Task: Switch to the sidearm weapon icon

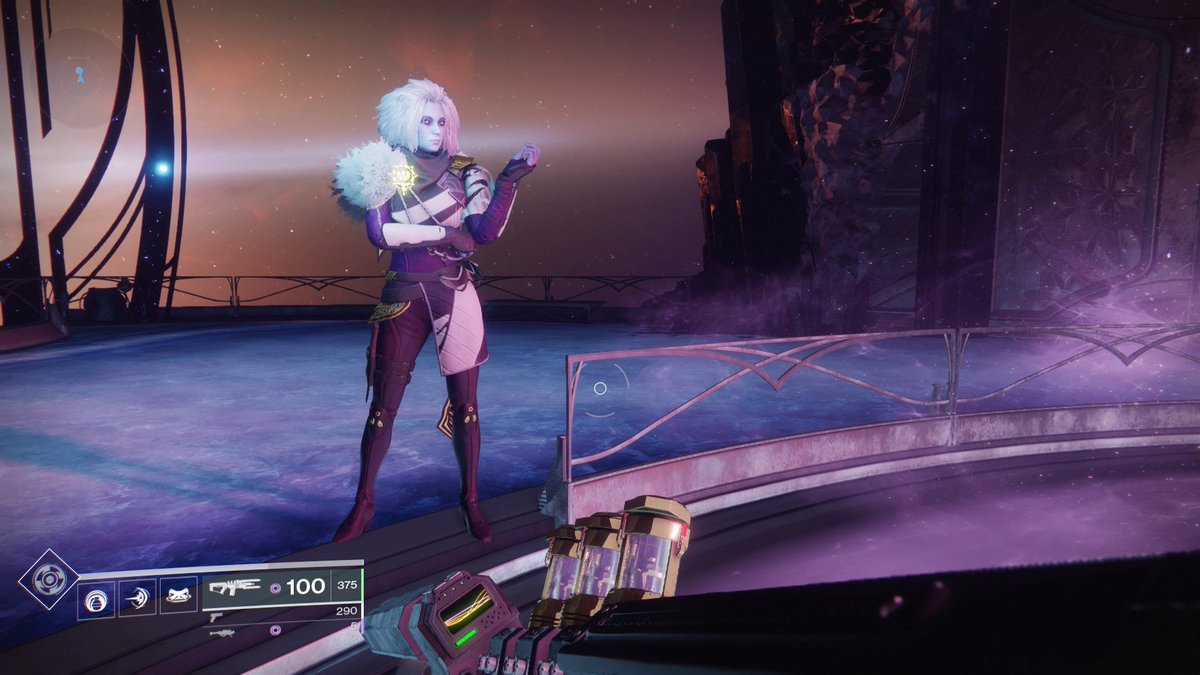Action: tap(215, 618)
